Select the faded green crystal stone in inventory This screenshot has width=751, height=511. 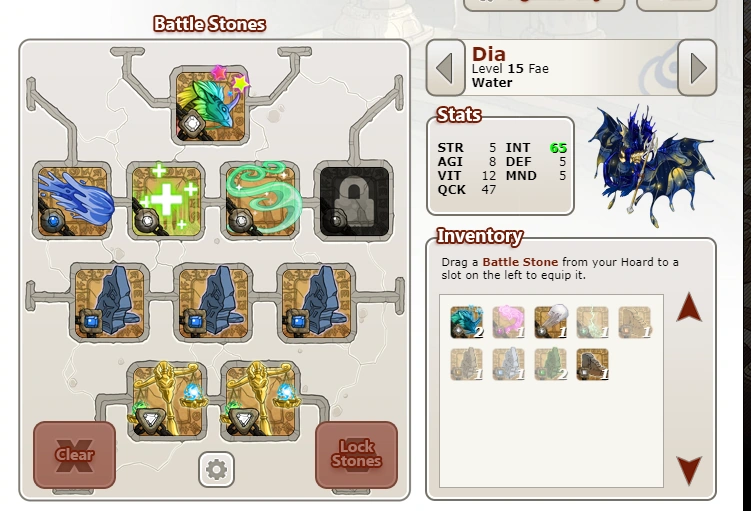coord(550,363)
